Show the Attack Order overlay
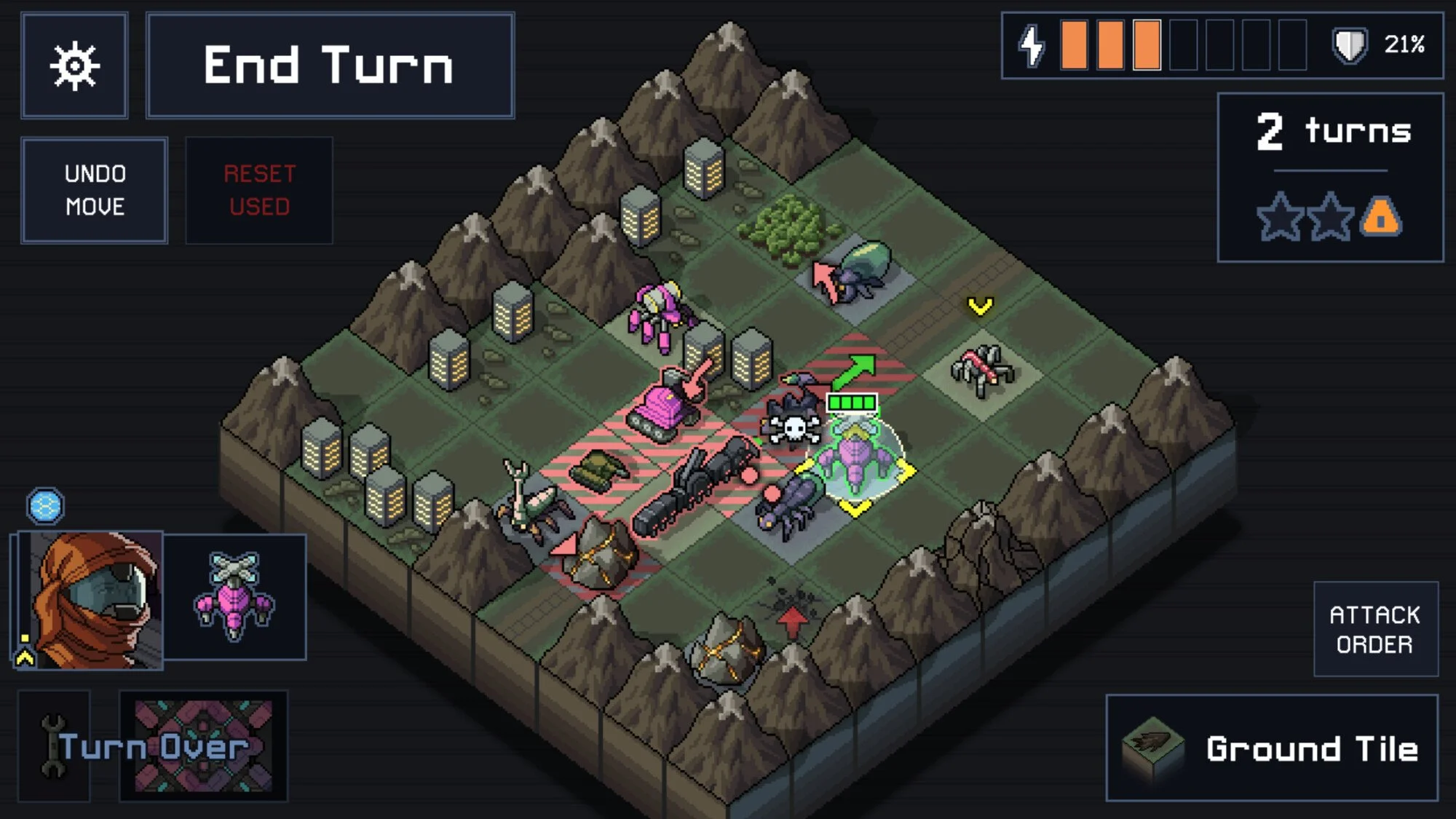 pyautogui.click(x=1375, y=629)
